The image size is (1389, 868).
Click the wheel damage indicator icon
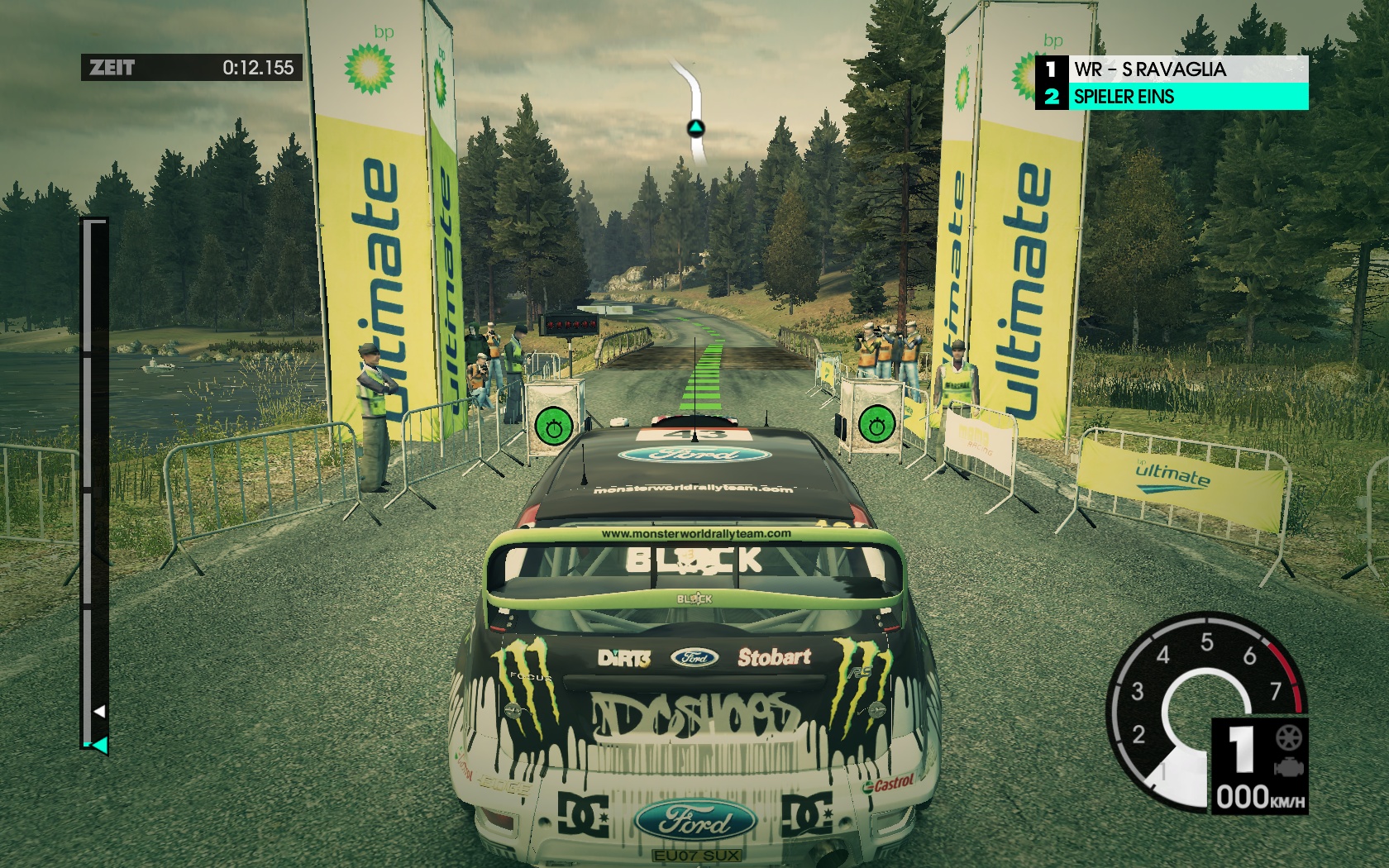pos(1288,737)
